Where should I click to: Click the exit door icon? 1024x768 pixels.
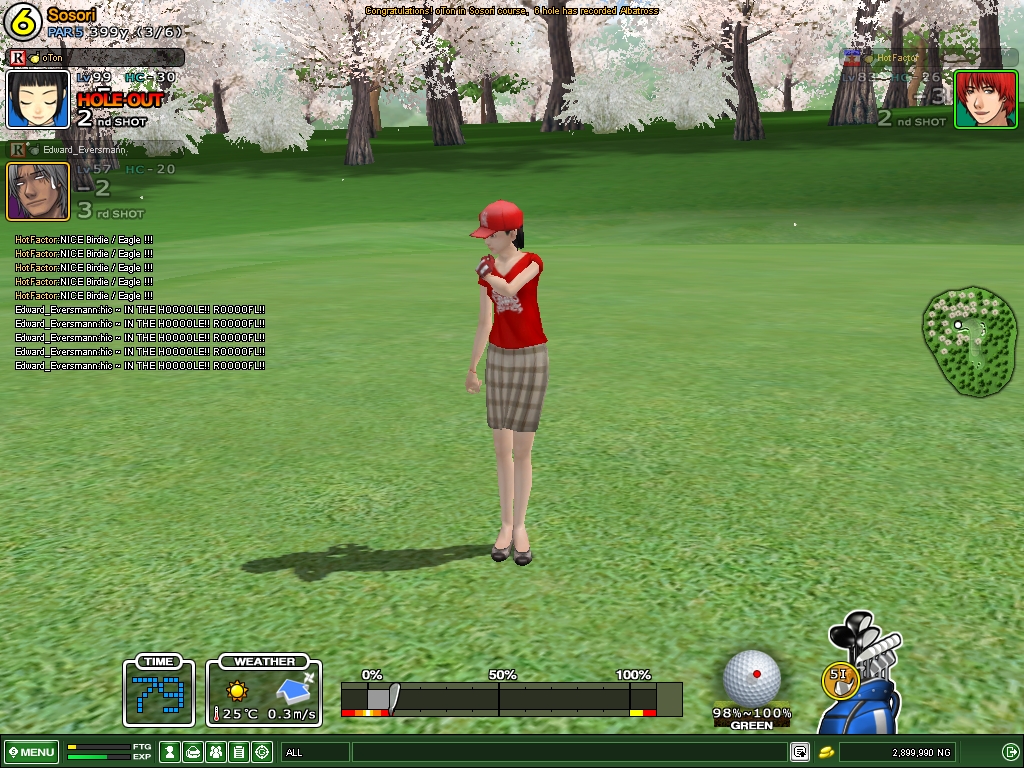click(x=1010, y=752)
